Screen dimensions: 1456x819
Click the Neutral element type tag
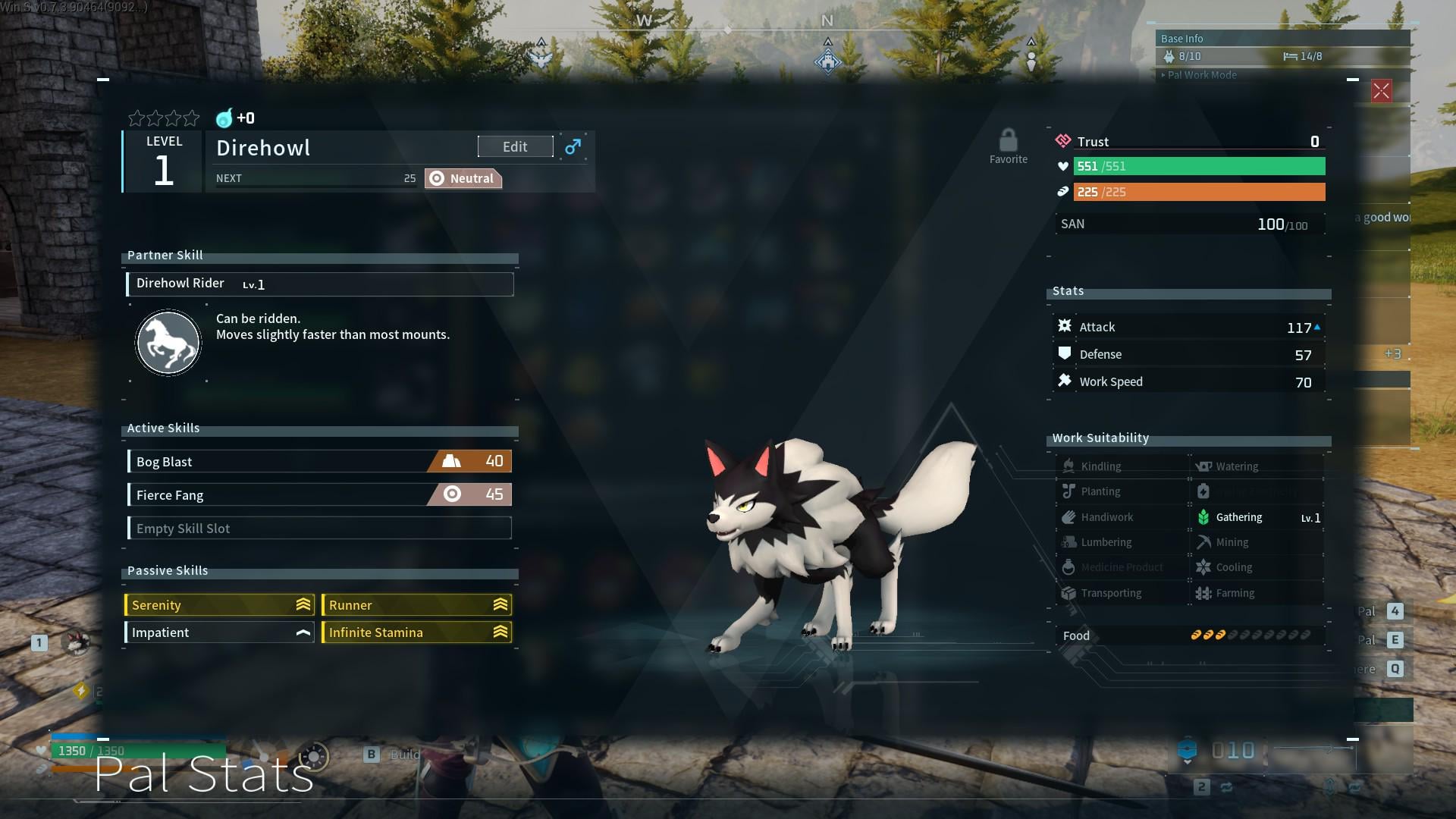[463, 179]
